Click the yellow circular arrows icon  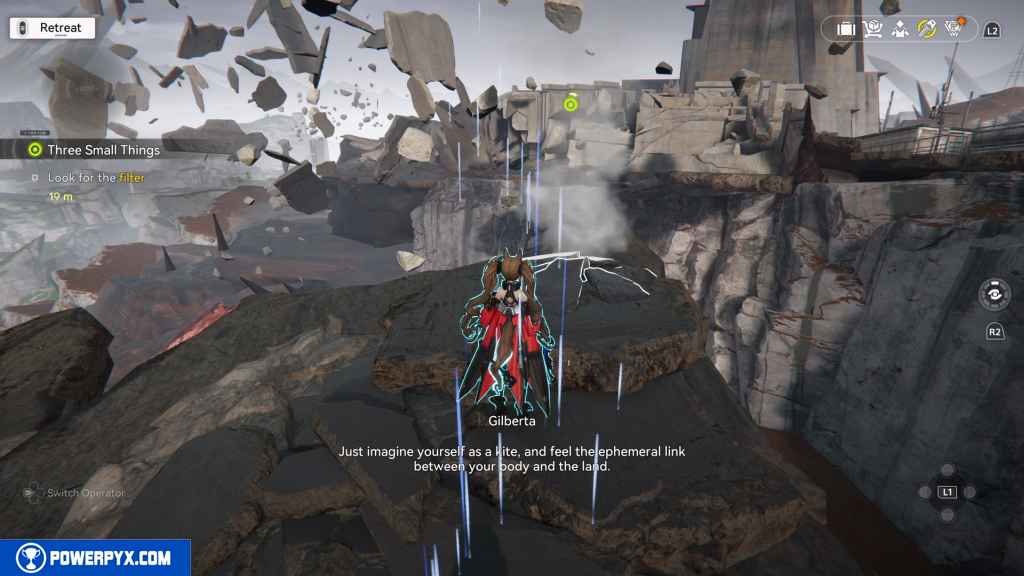tap(926, 29)
